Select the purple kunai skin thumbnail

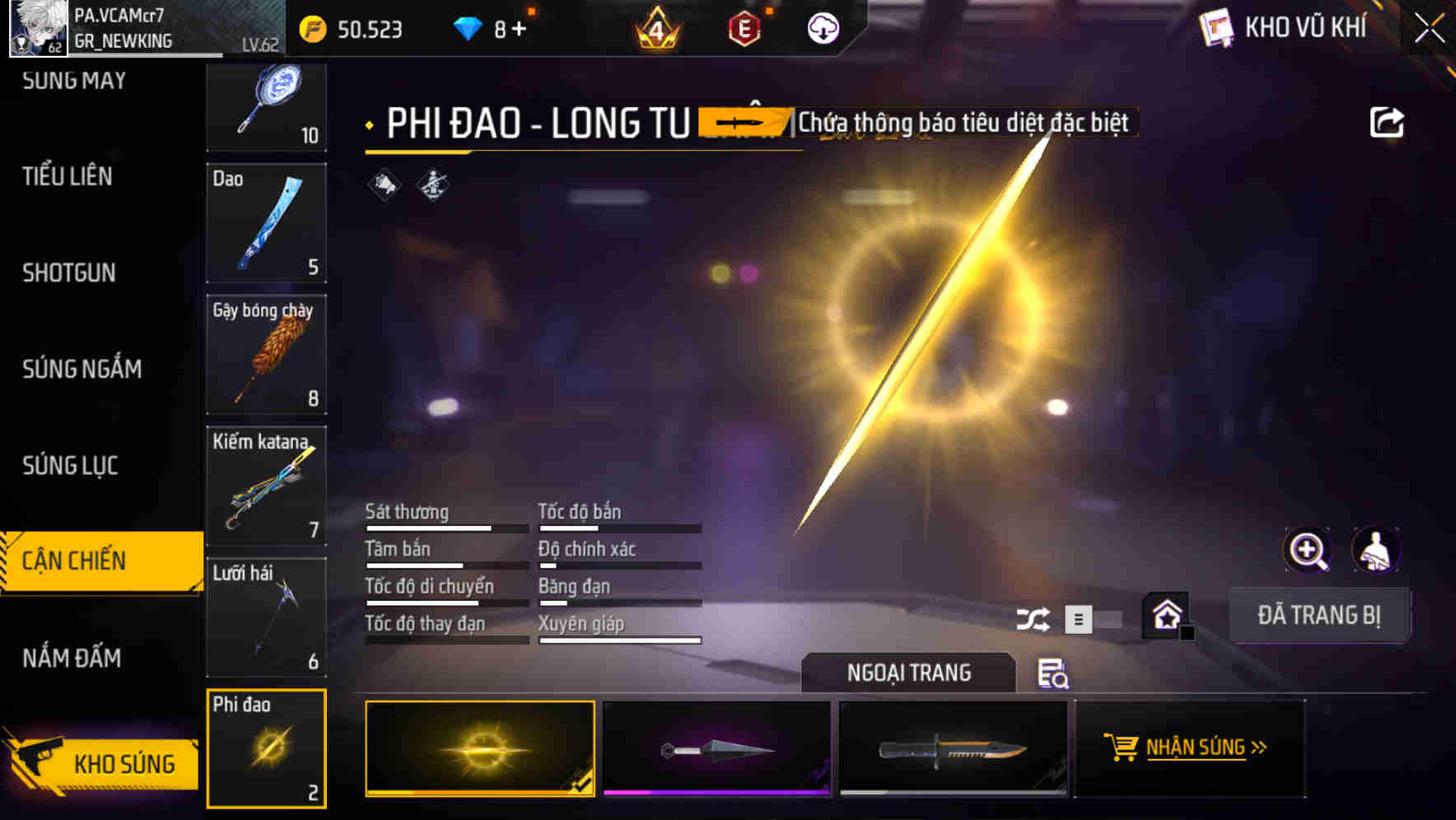[716, 748]
